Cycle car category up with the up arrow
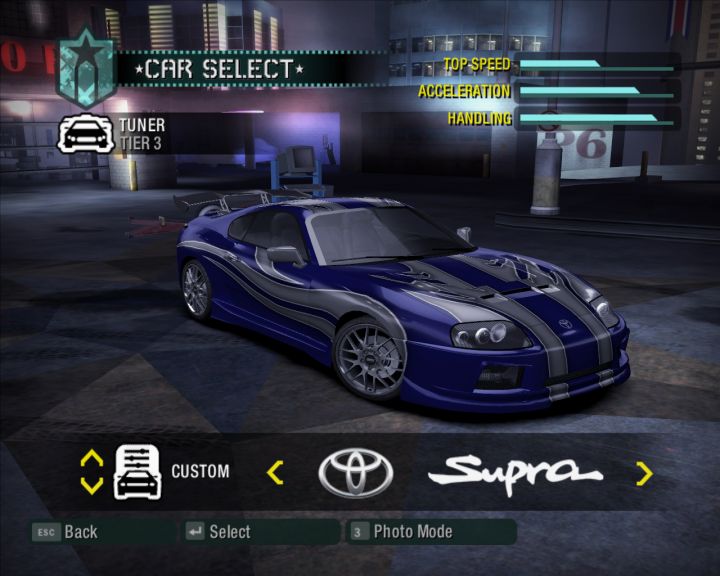Image resolution: width=720 pixels, height=576 pixels. click(91, 458)
